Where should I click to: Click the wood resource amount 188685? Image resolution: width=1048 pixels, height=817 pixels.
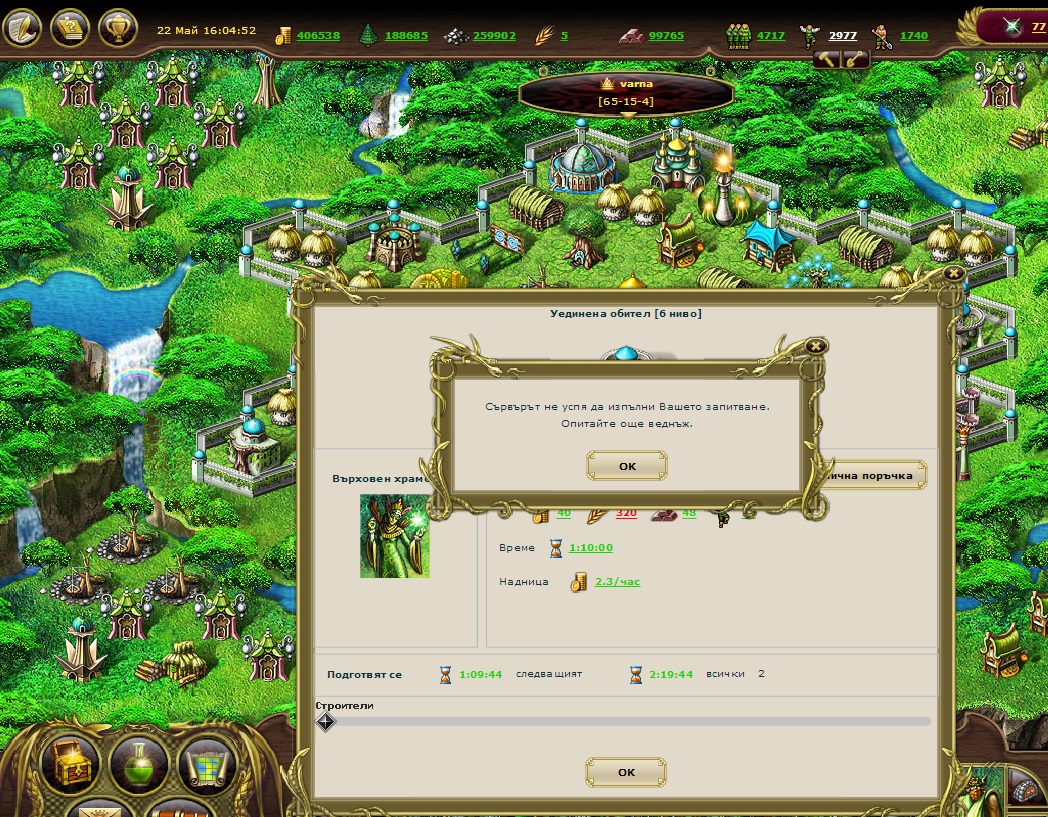(406, 36)
